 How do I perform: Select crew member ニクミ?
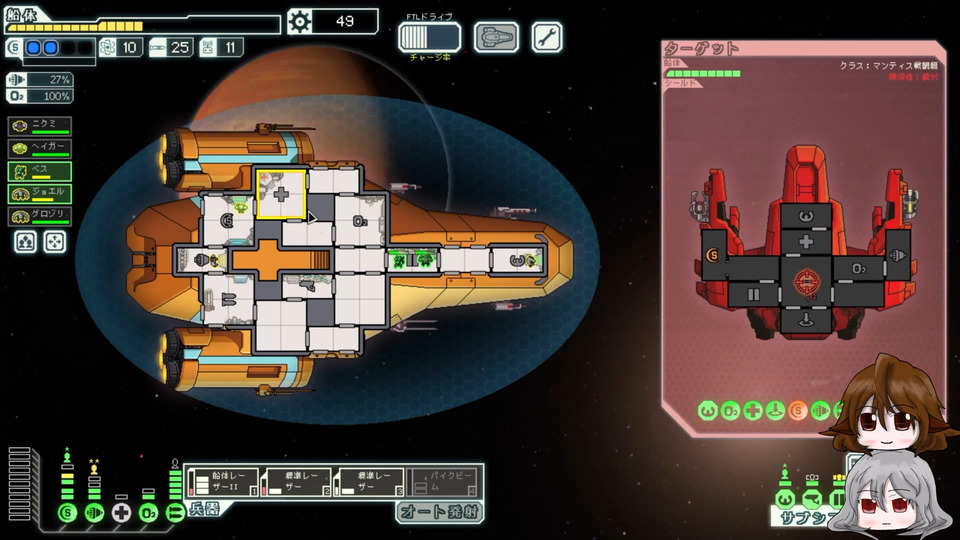tap(39, 125)
